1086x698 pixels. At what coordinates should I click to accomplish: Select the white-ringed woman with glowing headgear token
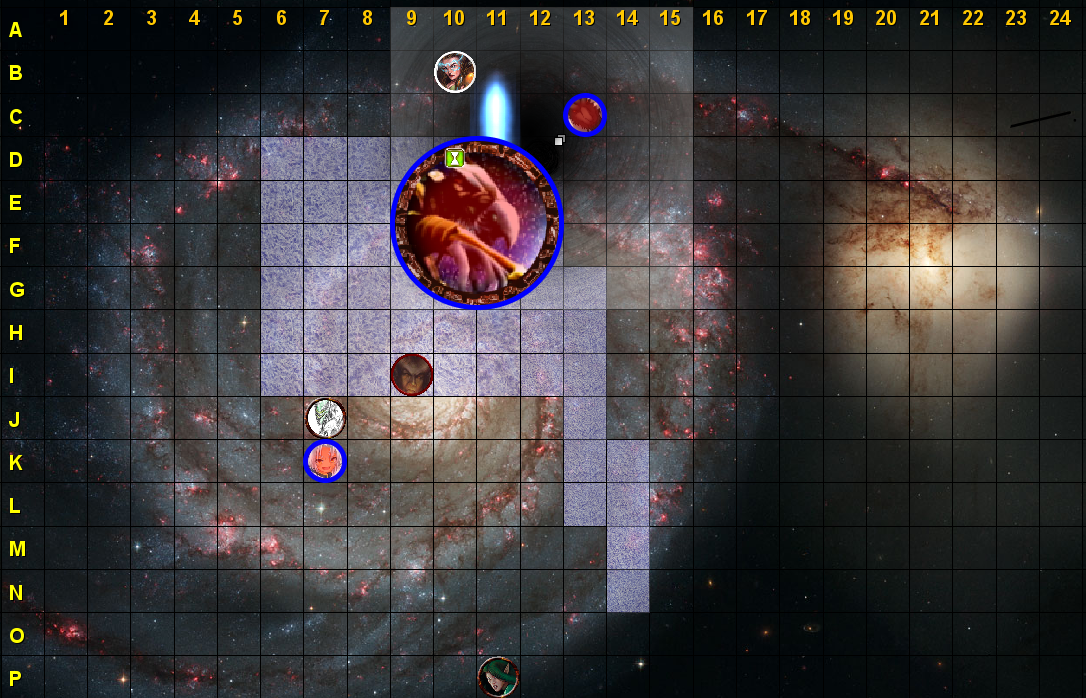(455, 72)
